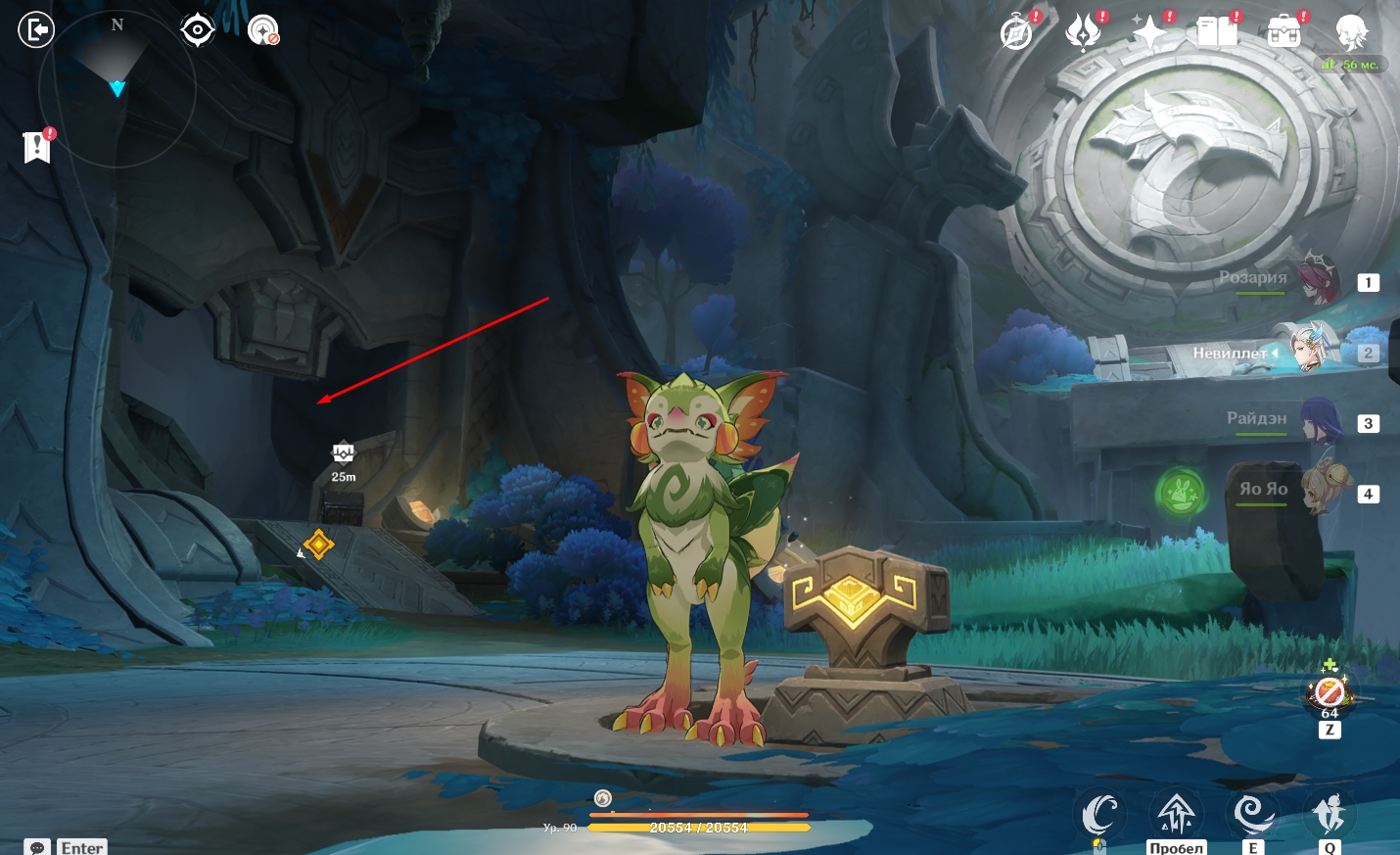
Task: Open the quest bookmark with exclamation mark
Action: tap(37, 147)
